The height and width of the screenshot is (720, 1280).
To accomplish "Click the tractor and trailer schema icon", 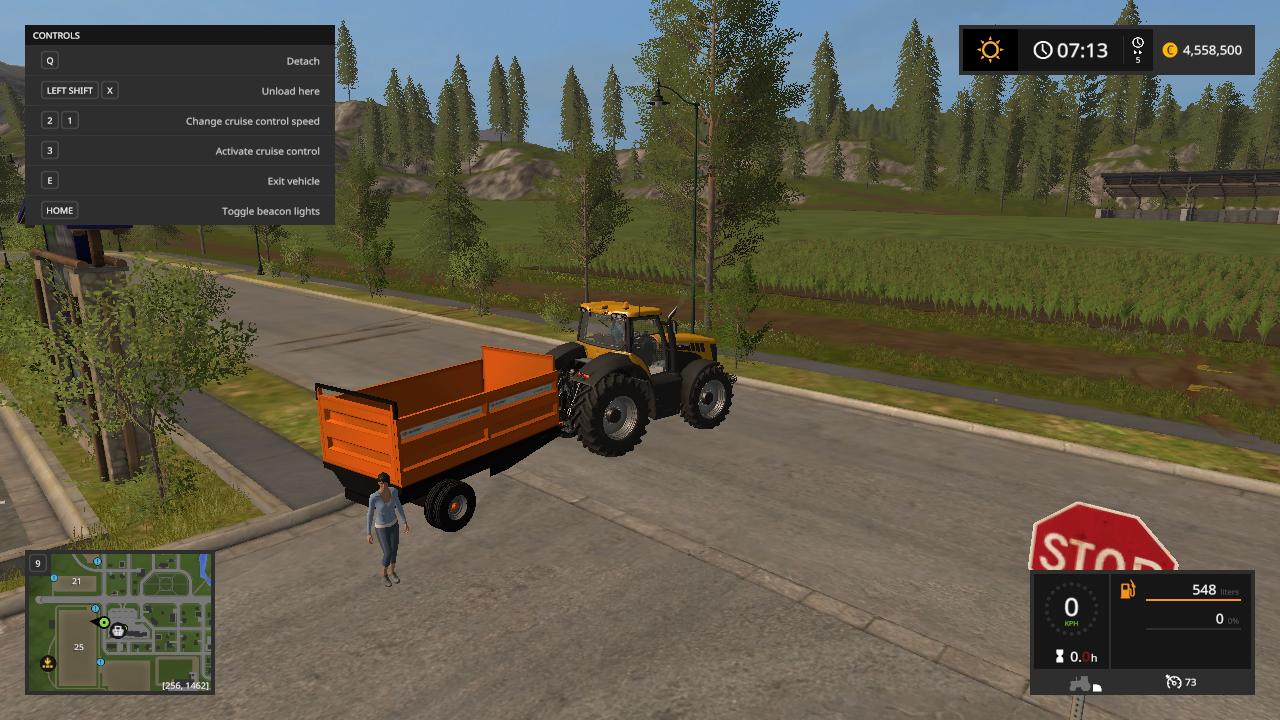I will (1084, 684).
